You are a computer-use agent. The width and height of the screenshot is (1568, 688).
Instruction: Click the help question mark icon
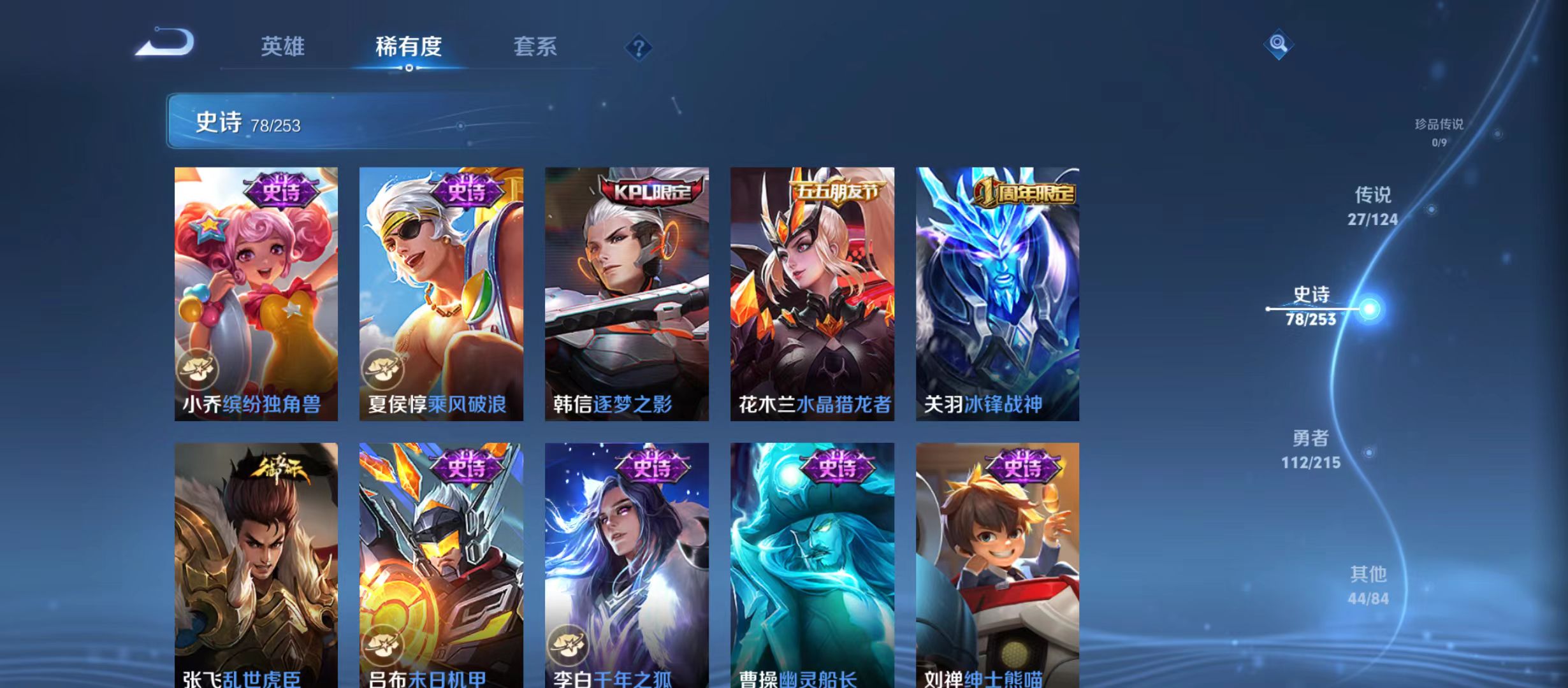639,48
